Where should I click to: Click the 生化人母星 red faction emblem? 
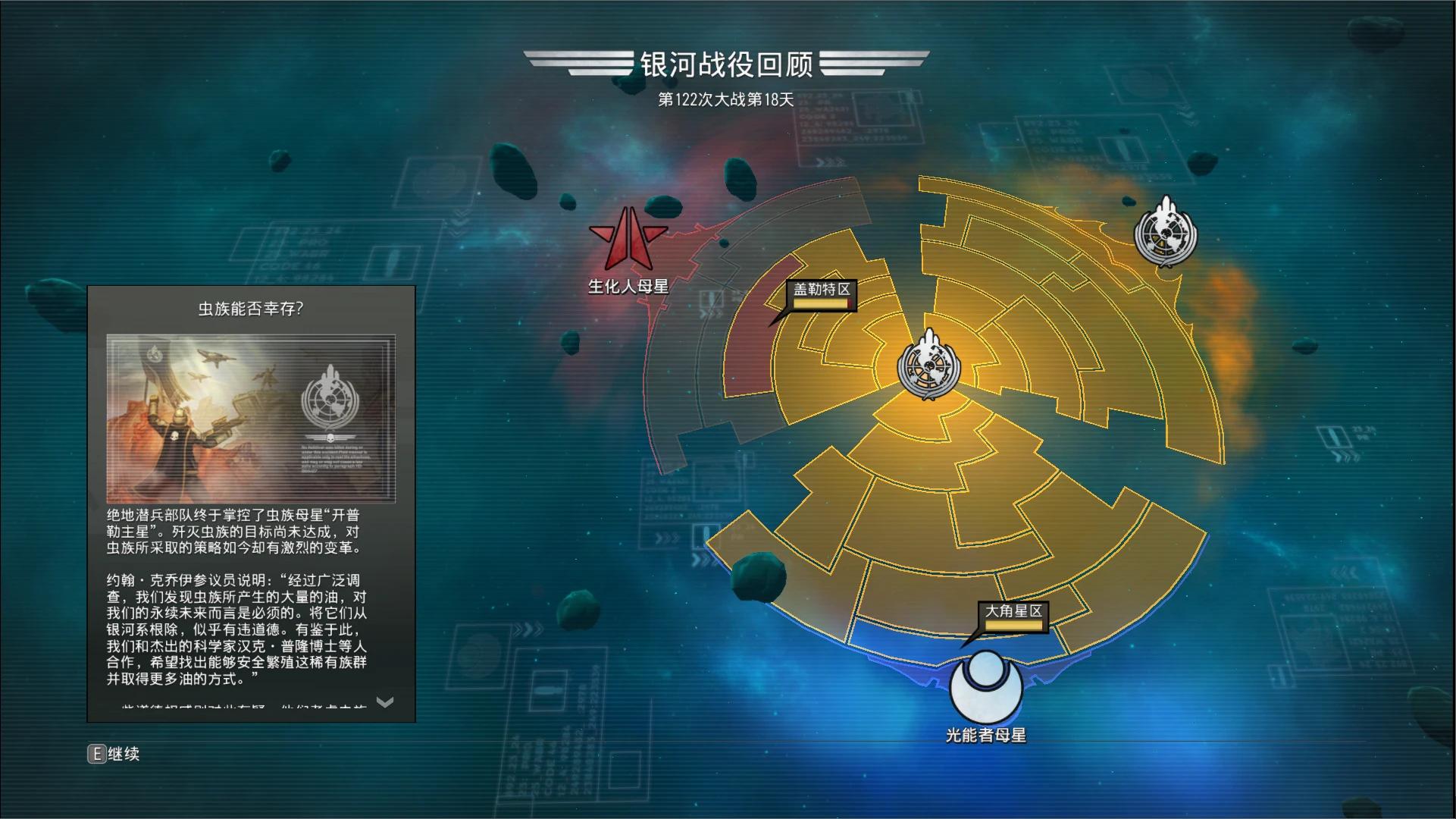(x=628, y=239)
